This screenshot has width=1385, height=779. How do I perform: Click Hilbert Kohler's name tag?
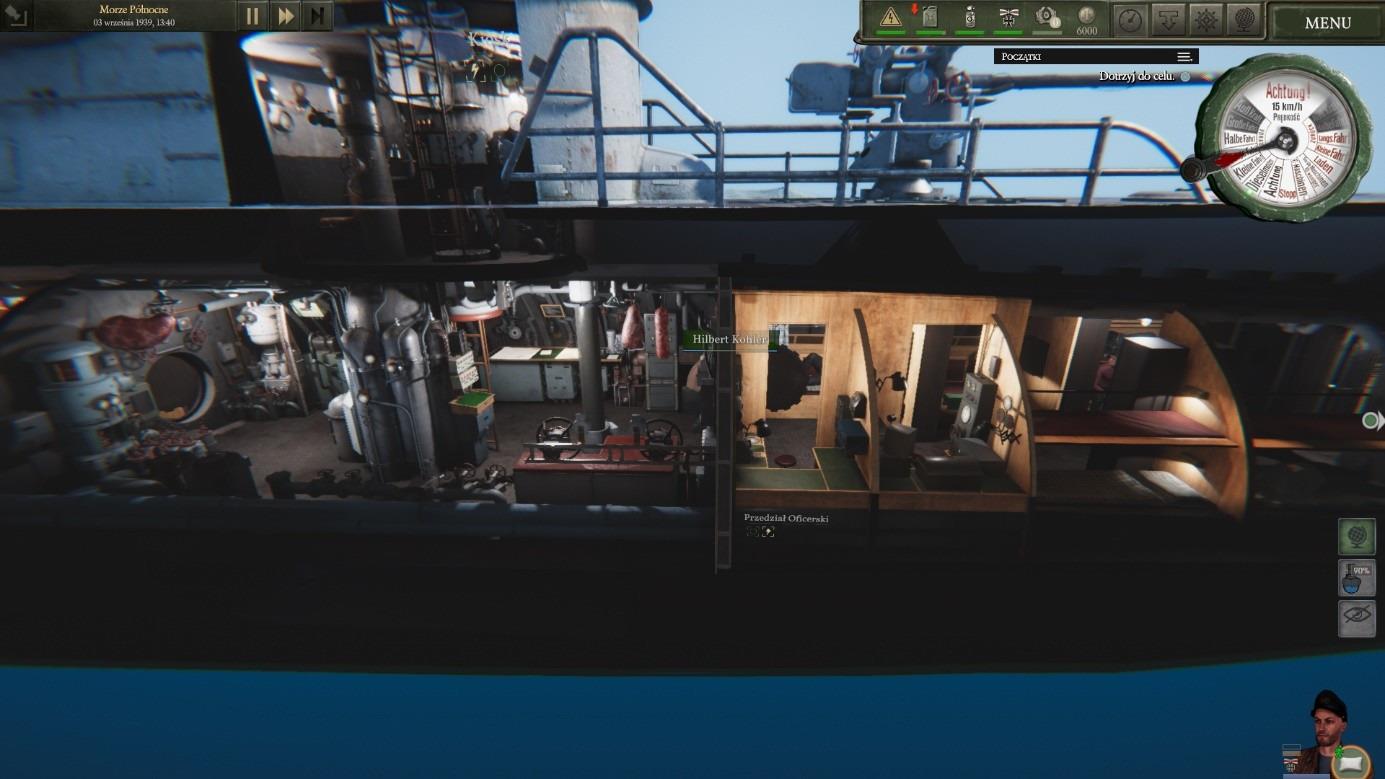(x=730, y=339)
